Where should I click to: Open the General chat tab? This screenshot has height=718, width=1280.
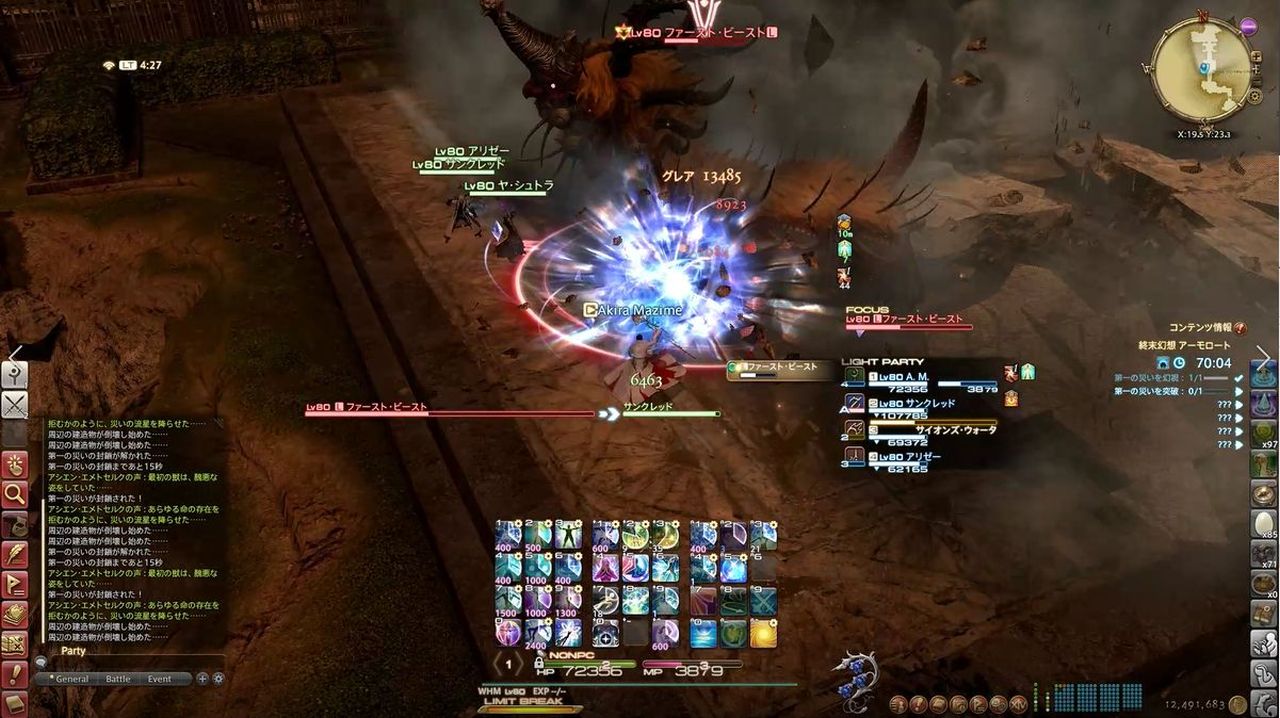click(72, 679)
